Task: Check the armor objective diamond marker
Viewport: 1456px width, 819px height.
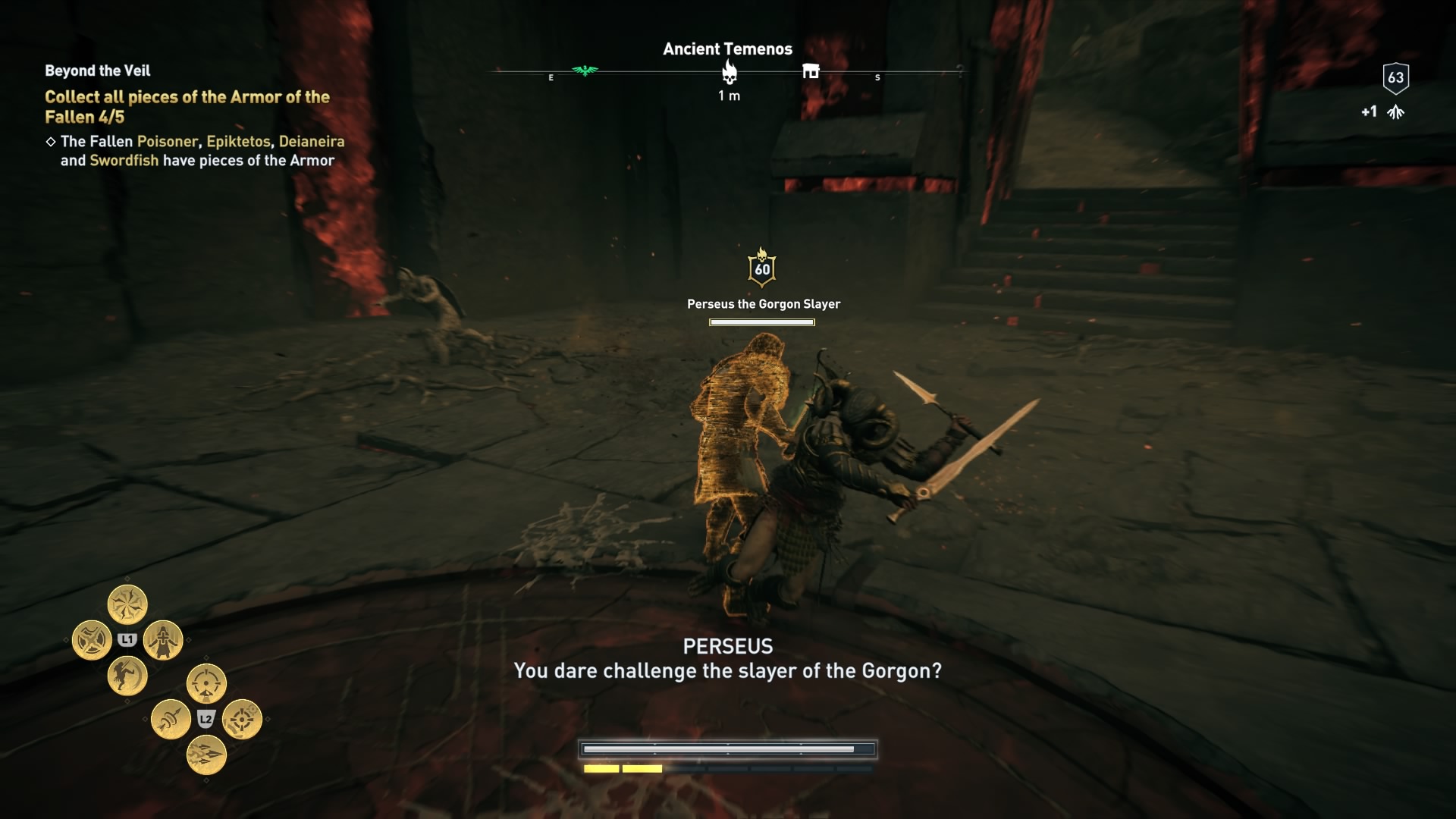Action: coord(51,140)
